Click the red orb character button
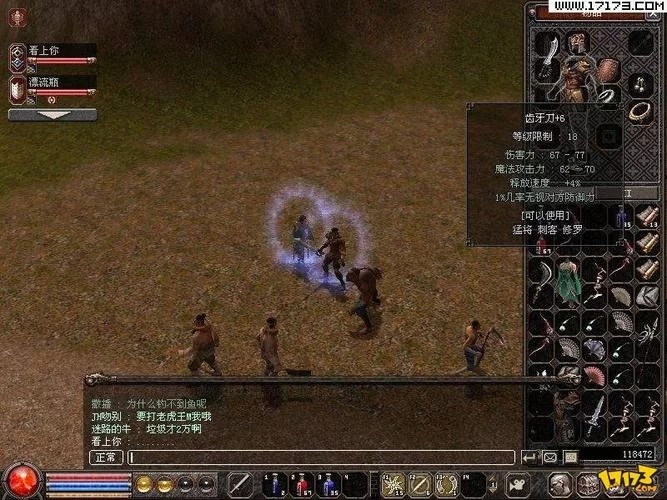This screenshot has width=667, height=500. pos(21,480)
